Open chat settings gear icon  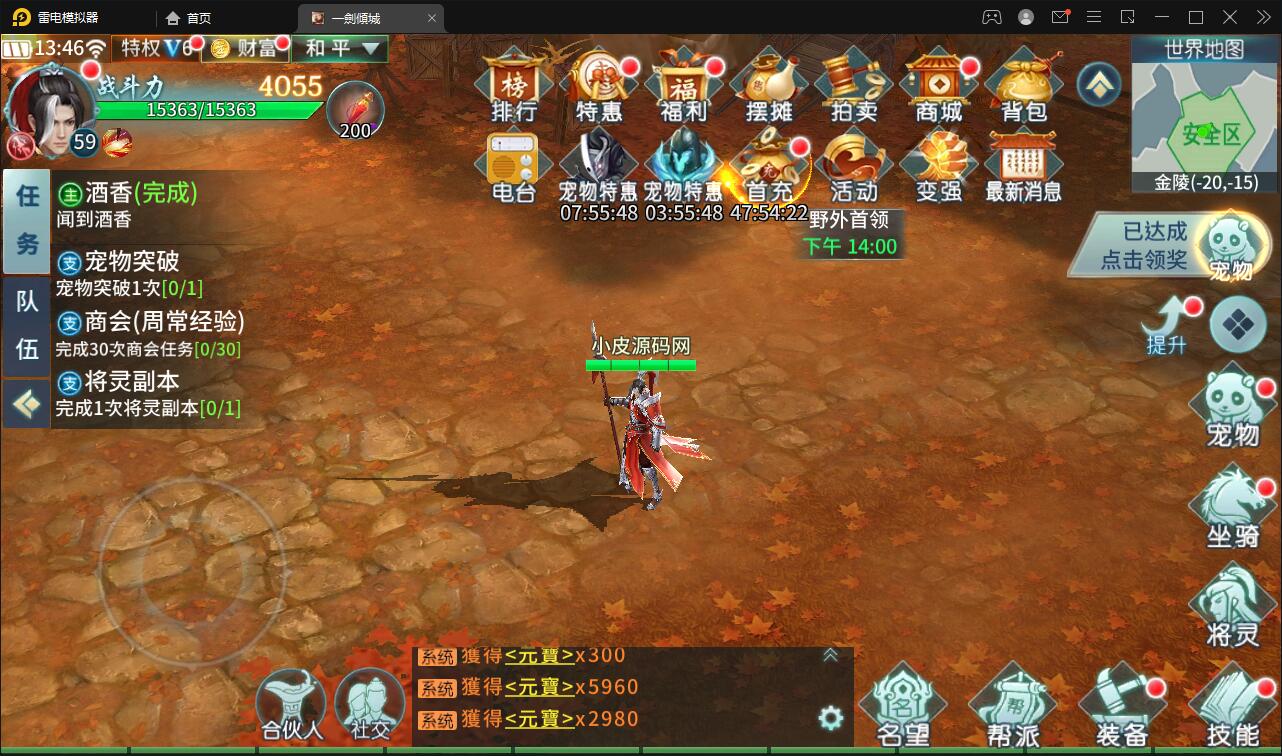coord(830,718)
